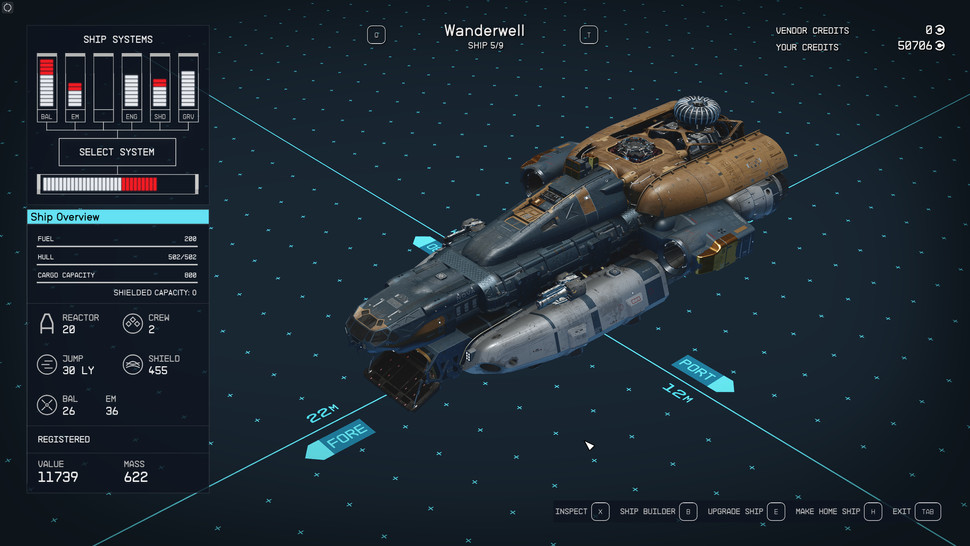Choose the EM weapon power column

point(74,85)
